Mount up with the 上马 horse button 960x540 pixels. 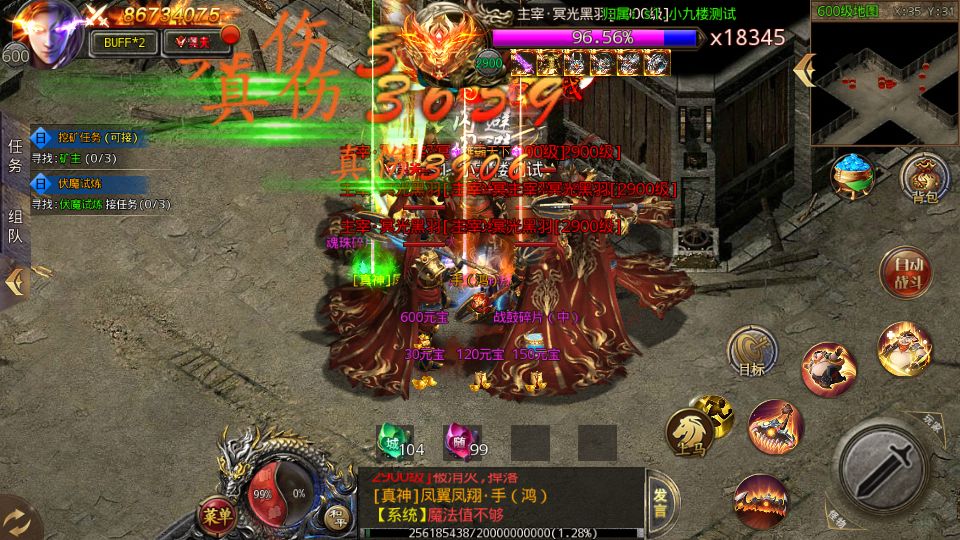690,430
